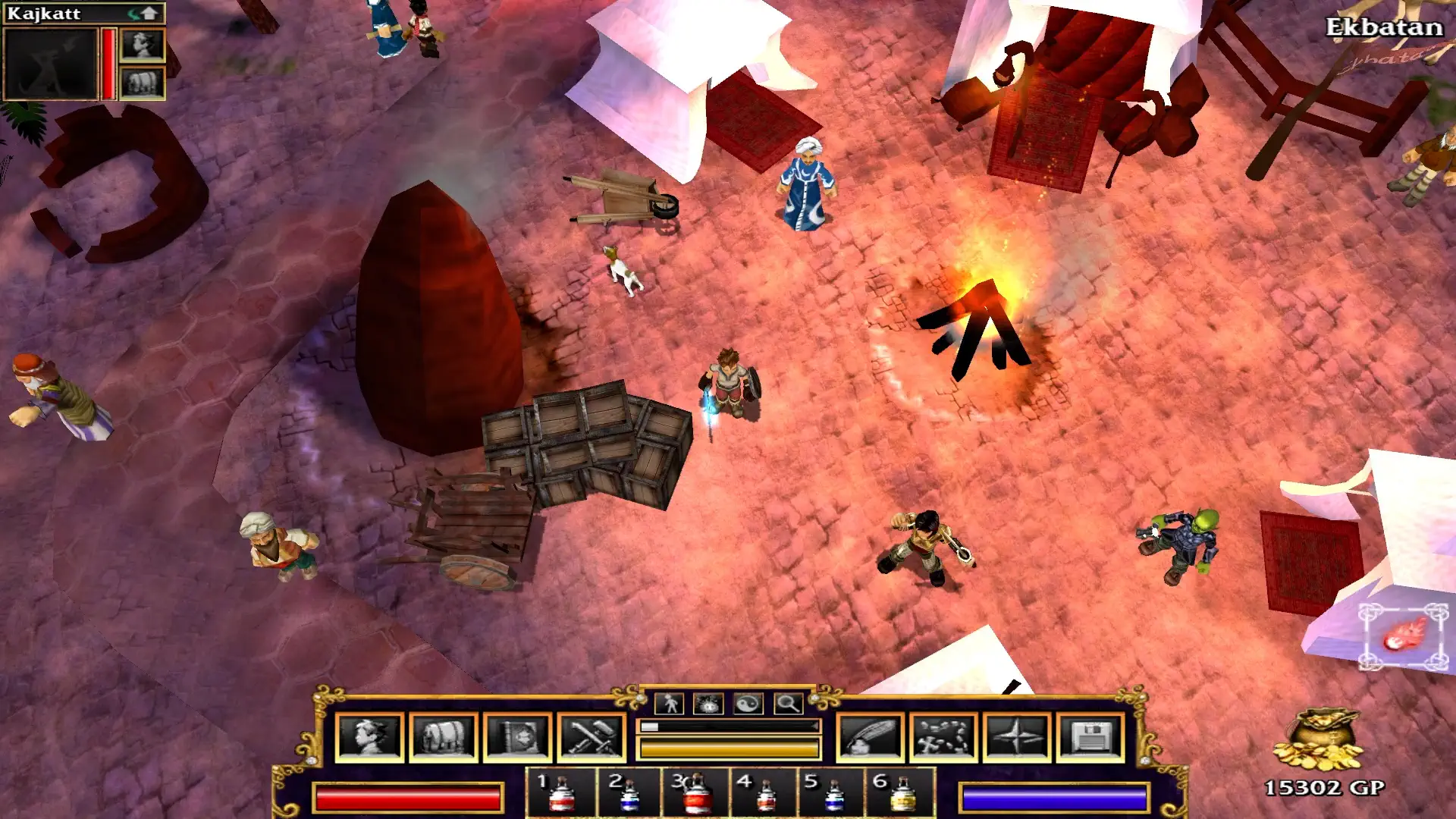
Task: Click the small spiky creature icon
Action: click(708, 704)
